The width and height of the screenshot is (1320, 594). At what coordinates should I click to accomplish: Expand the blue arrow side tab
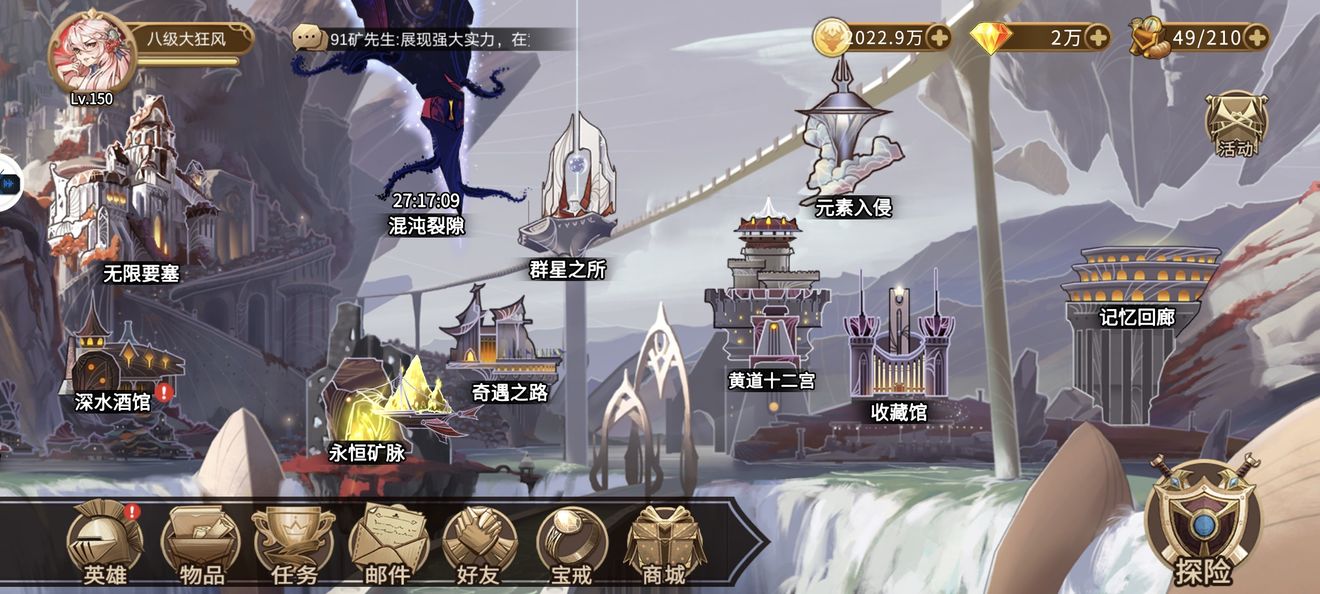9,183
